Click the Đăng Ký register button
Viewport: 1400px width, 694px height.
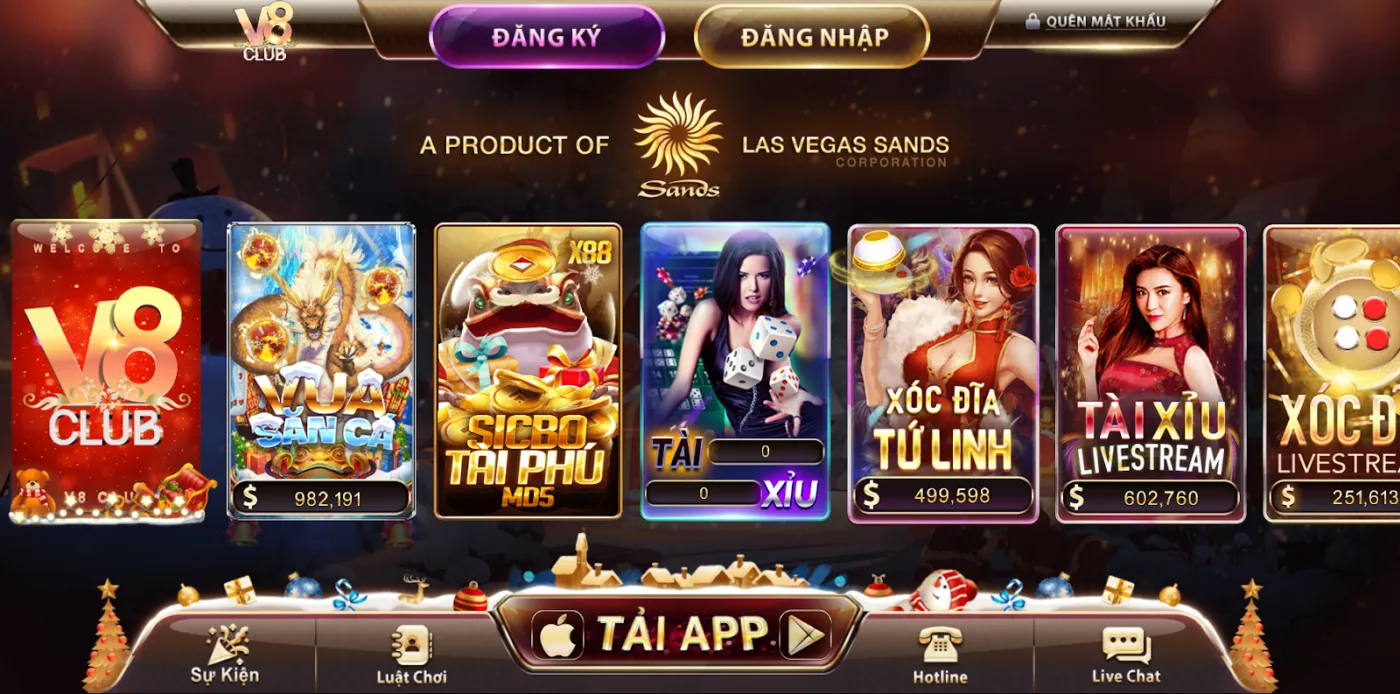point(546,37)
